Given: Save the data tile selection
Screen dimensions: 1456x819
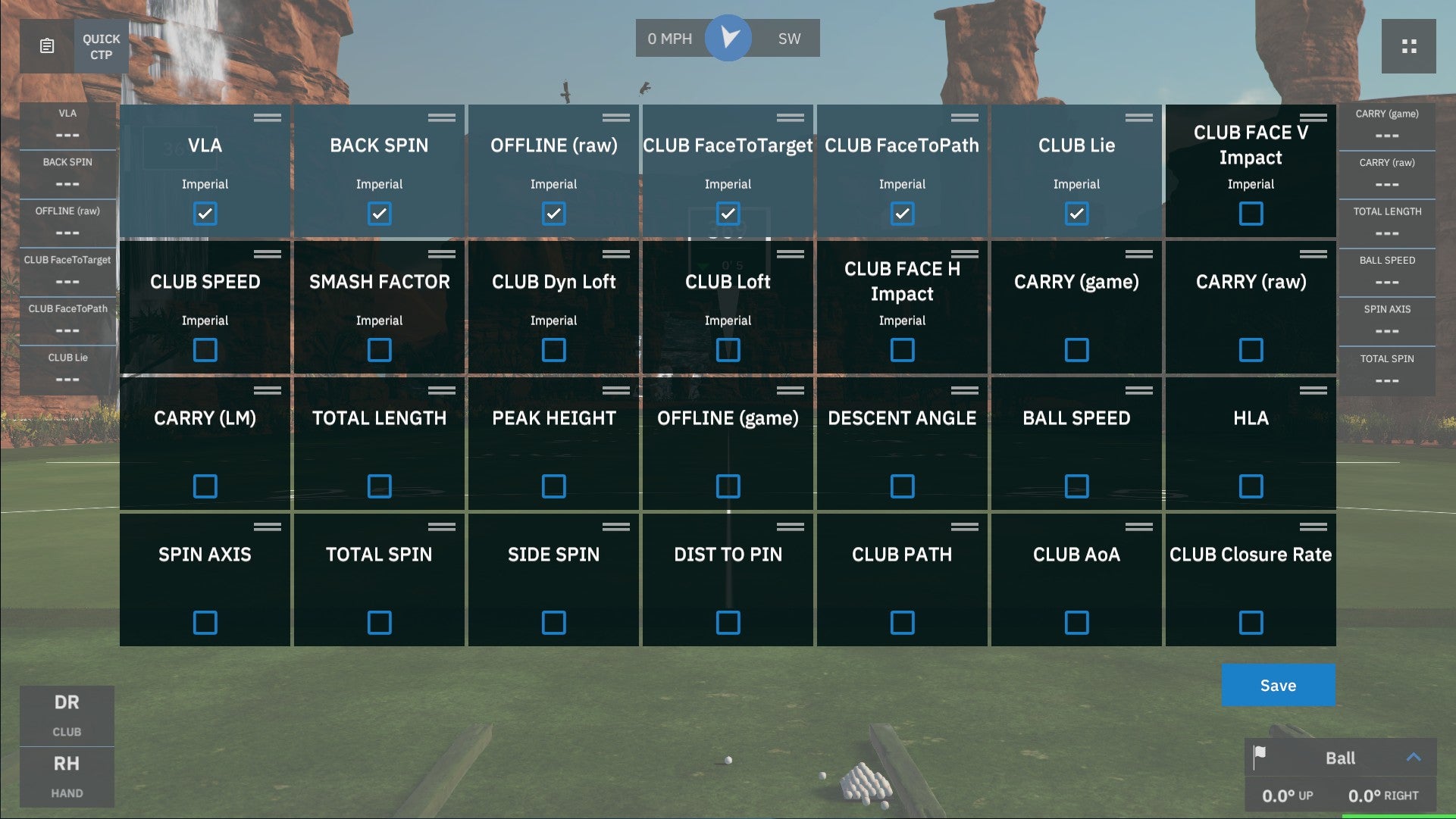Looking at the screenshot, I should tap(1278, 686).
